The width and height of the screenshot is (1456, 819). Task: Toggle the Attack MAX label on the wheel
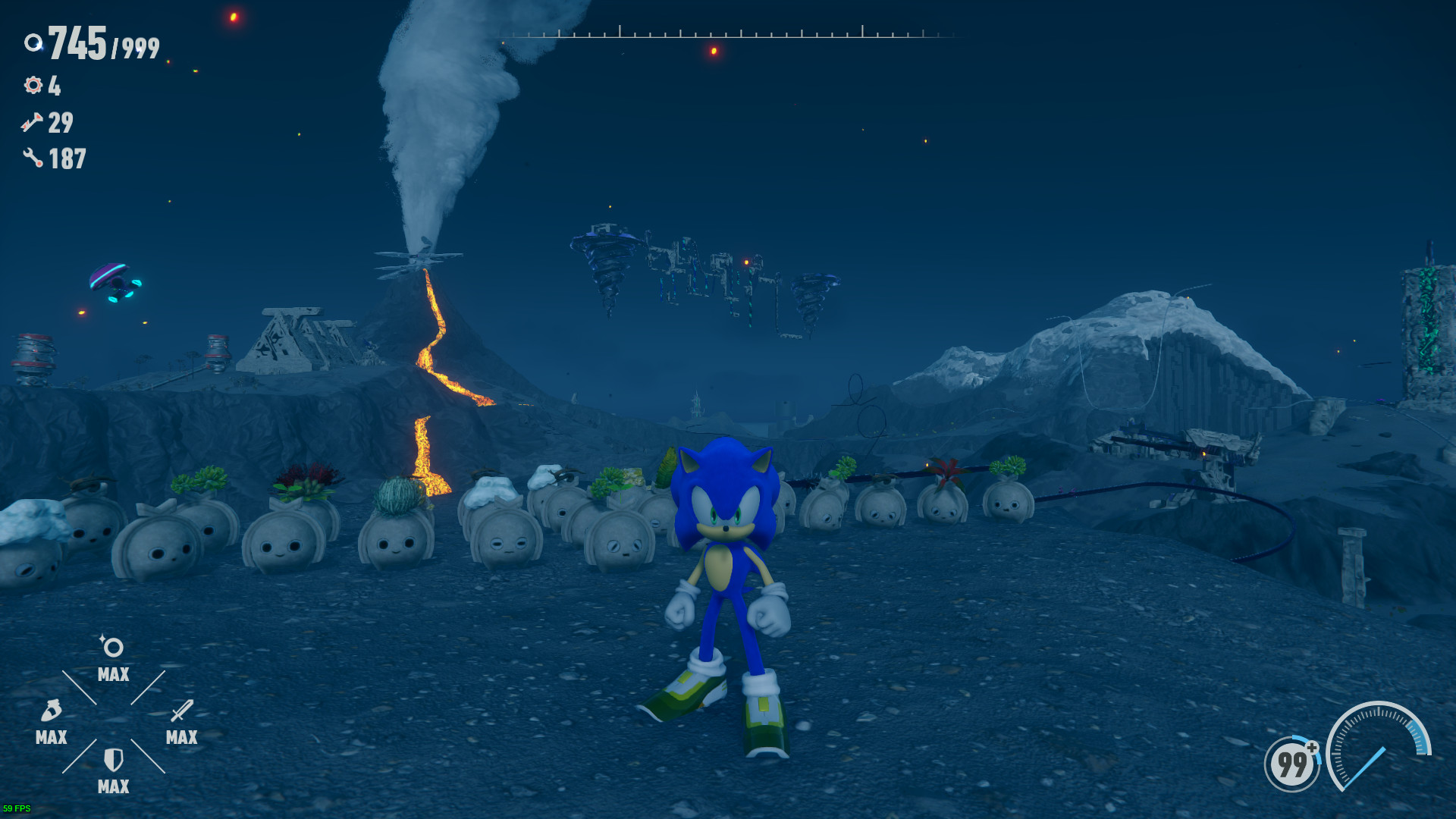180,737
